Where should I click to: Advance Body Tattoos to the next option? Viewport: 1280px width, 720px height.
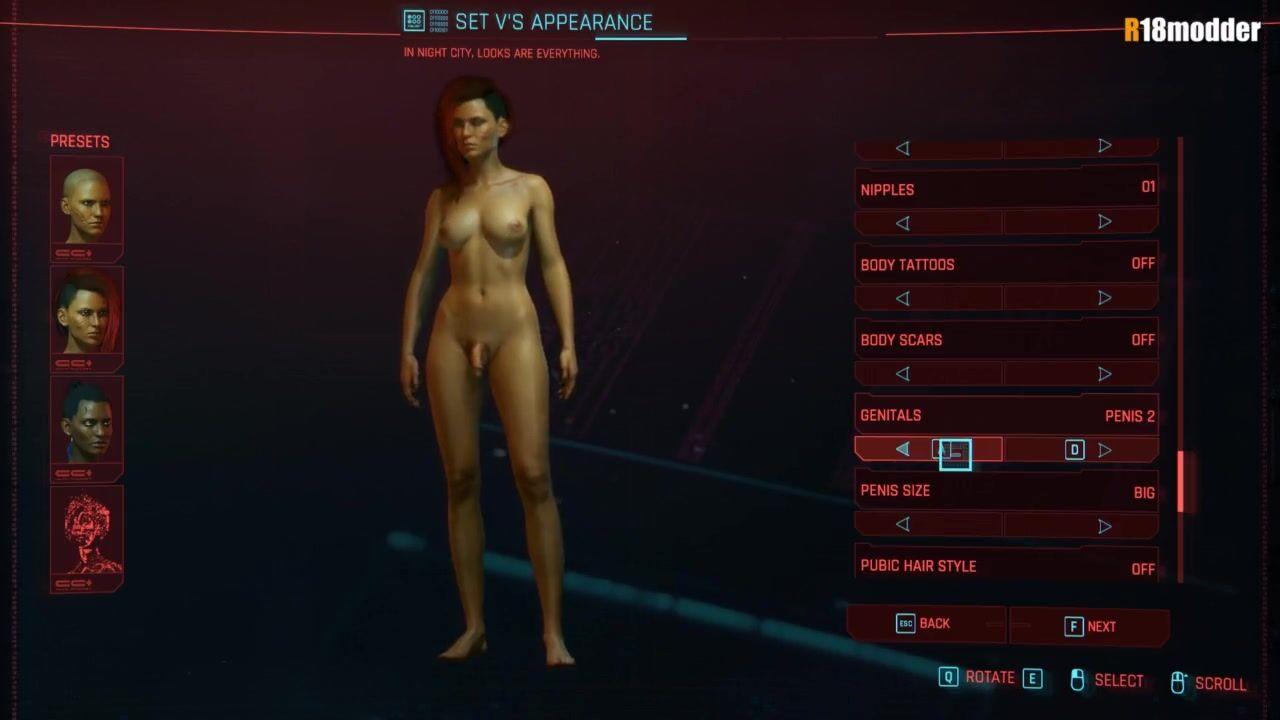[1104, 298]
